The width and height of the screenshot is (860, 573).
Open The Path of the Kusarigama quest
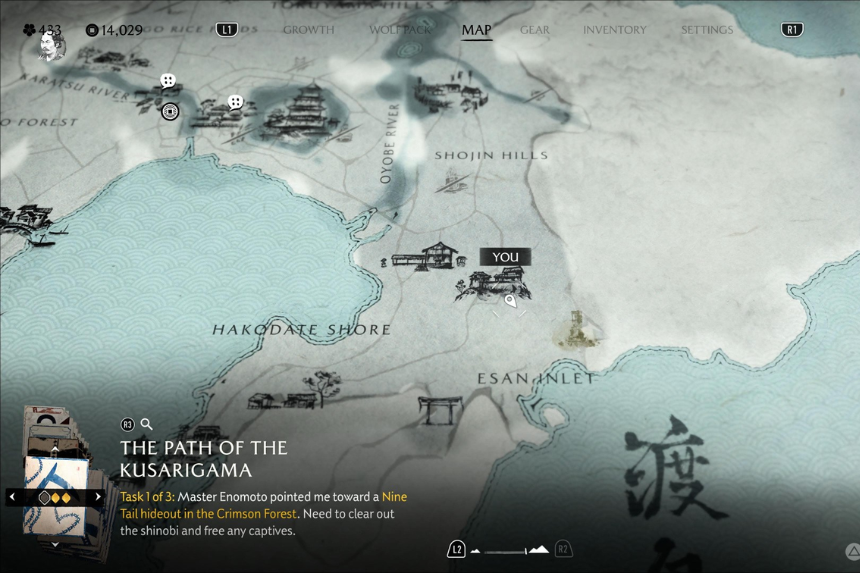coord(204,458)
